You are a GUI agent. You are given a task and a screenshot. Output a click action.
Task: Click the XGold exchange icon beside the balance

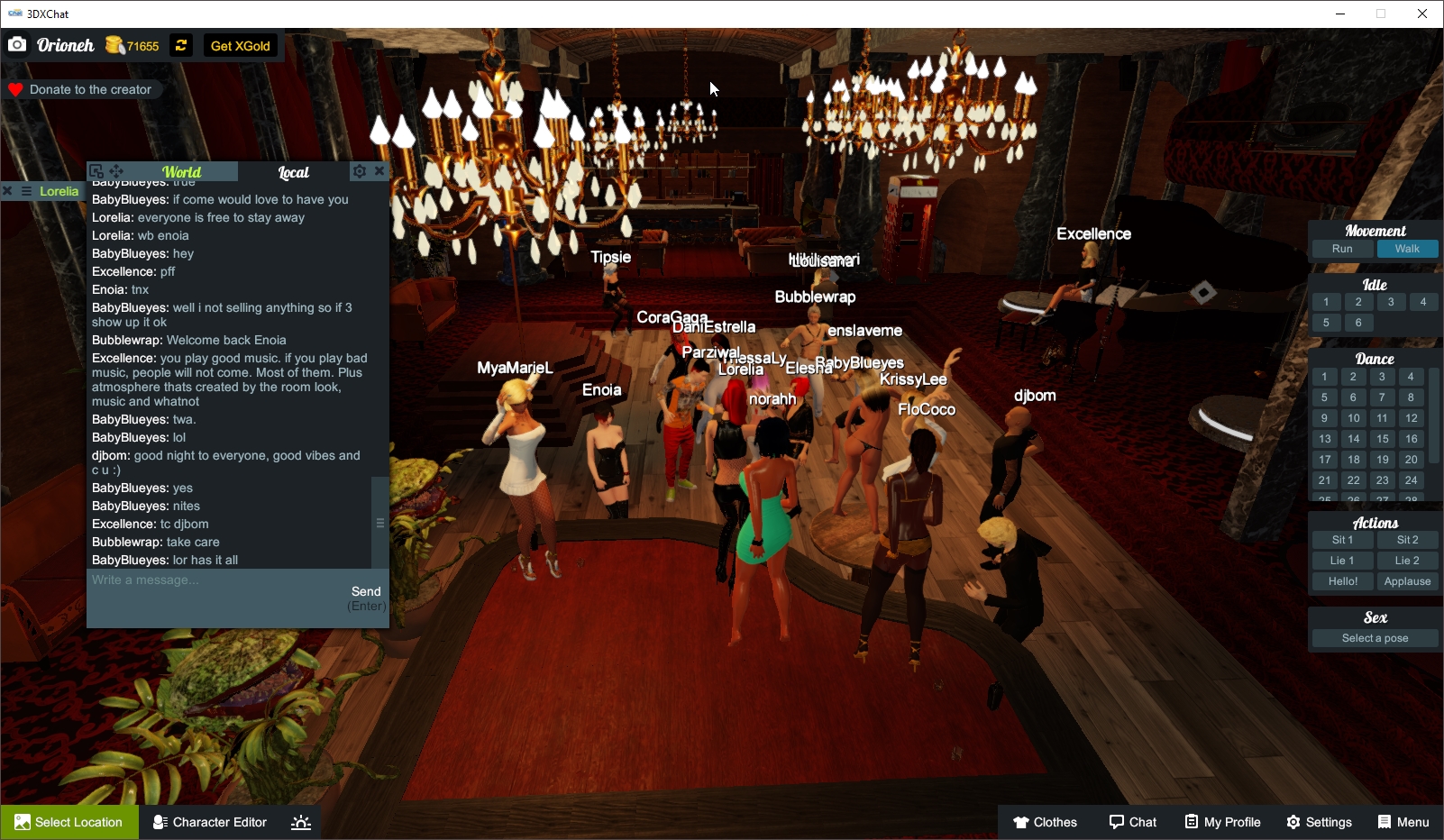(180, 45)
